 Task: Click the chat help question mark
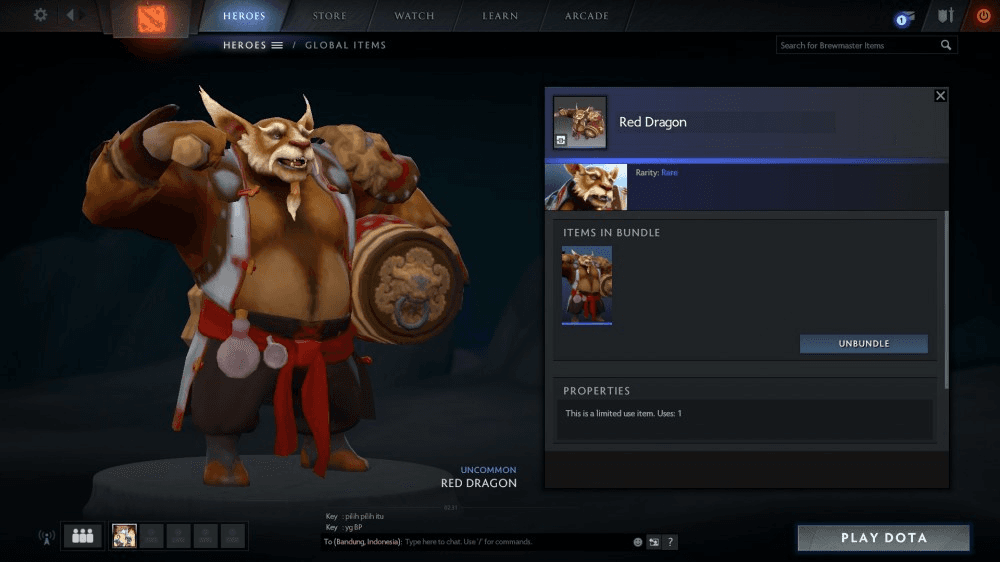[x=670, y=542]
